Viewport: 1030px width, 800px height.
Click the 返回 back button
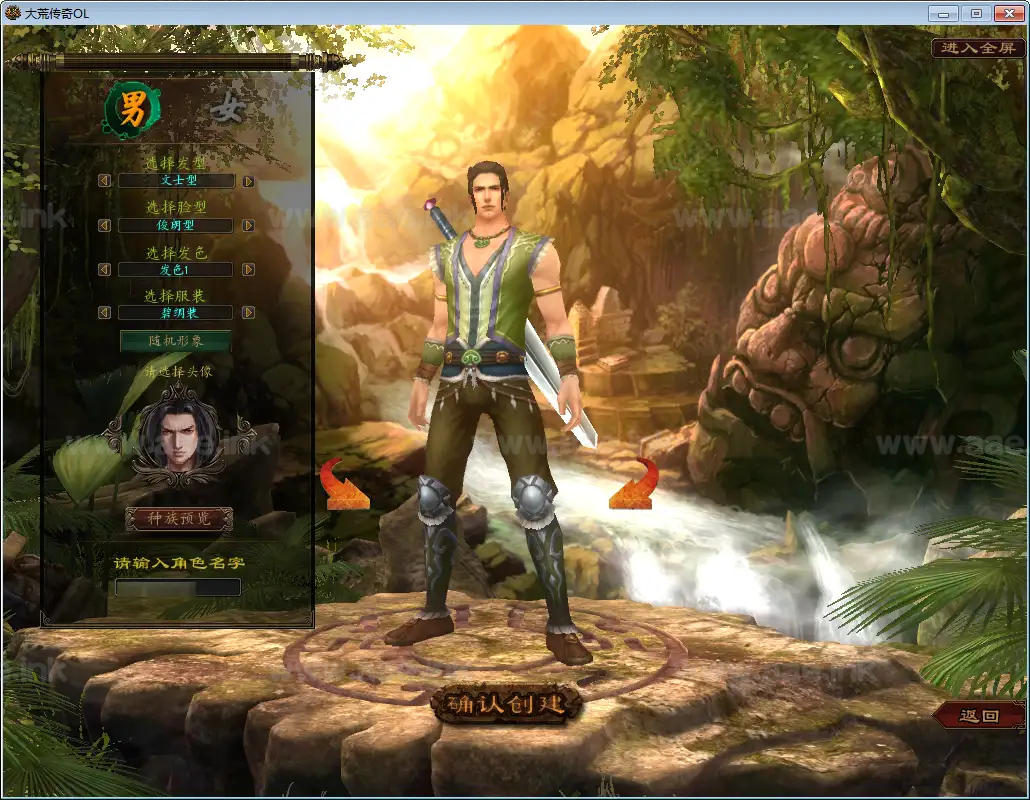click(979, 716)
